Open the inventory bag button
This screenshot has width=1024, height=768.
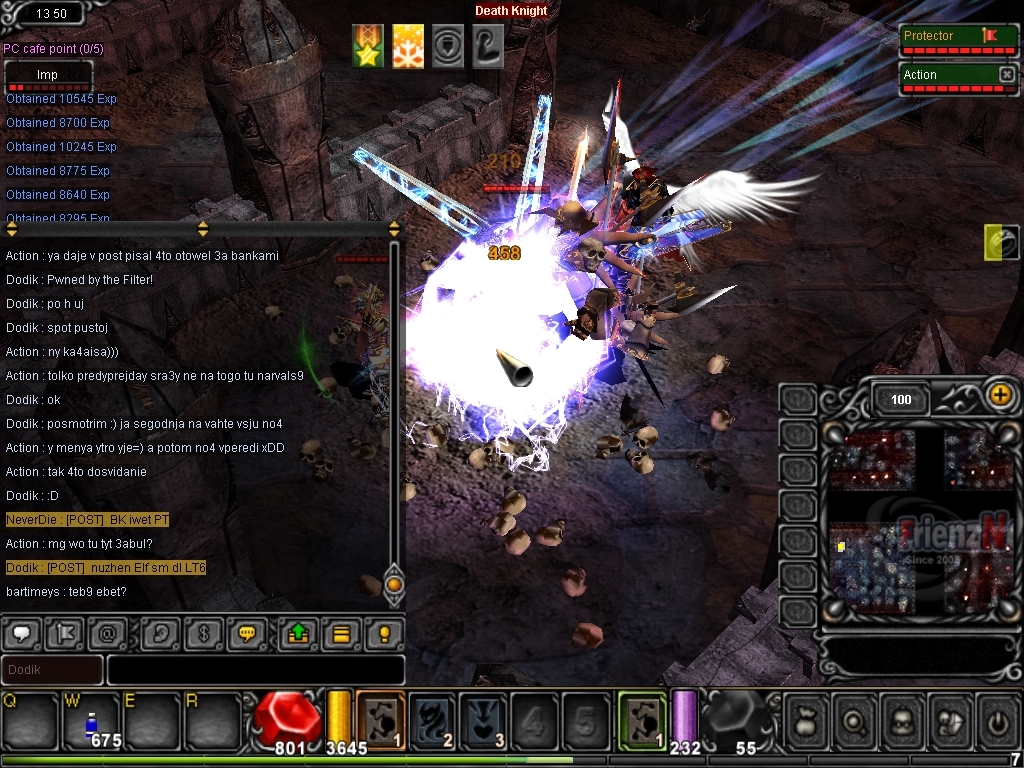click(x=806, y=718)
